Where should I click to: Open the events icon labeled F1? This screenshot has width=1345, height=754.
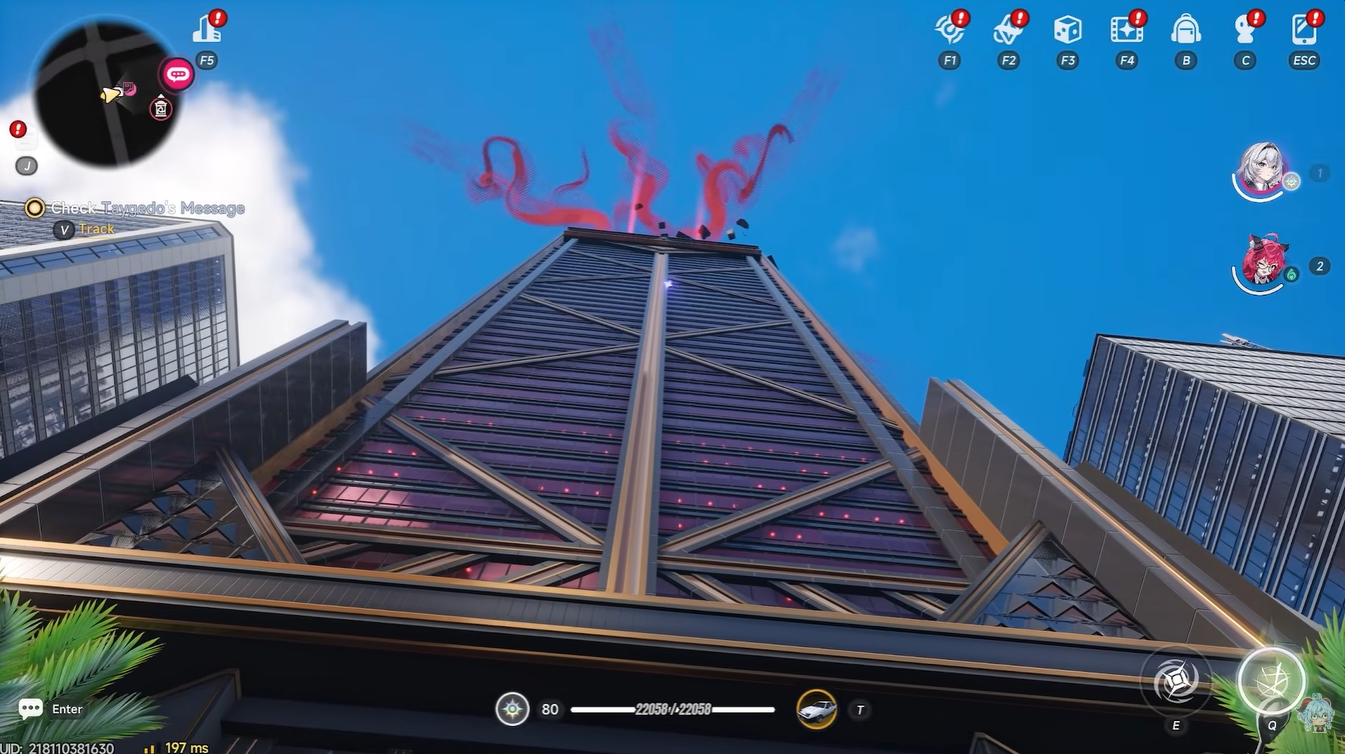[x=948, y=30]
